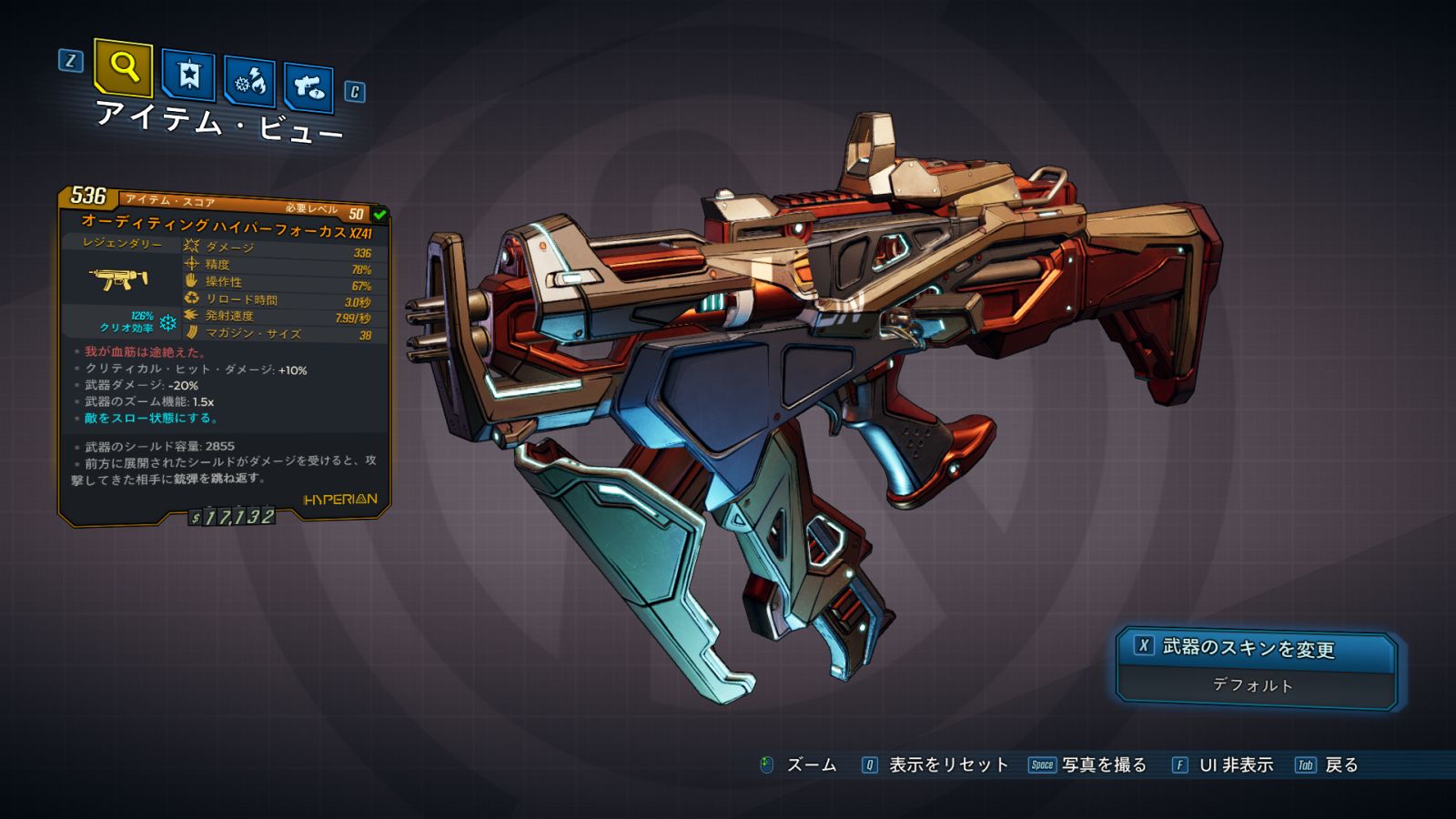The height and width of the screenshot is (819, 1456).
Task: Reset the view with 表示をリセット
Action: [x=947, y=765]
